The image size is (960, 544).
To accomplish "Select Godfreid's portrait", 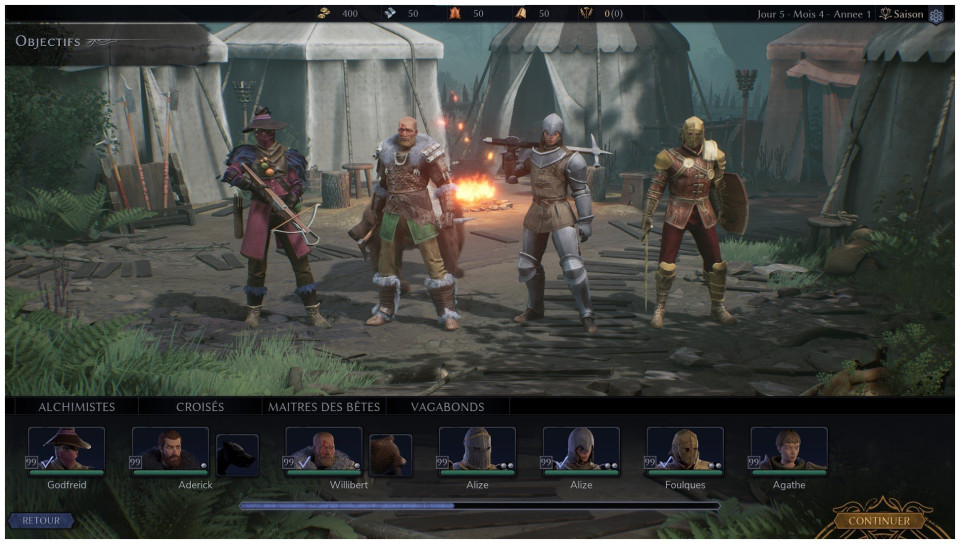I will [x=66, y=450].
